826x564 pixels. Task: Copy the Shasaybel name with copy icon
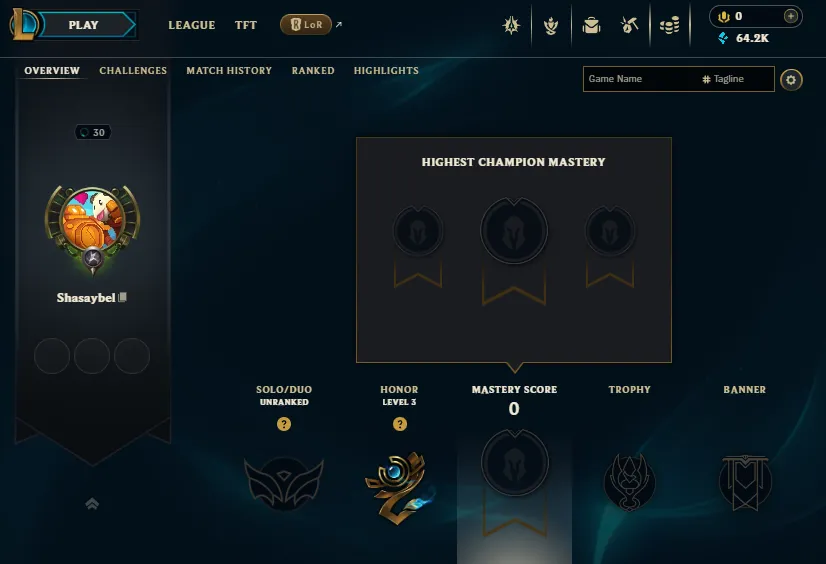[123, 297]
